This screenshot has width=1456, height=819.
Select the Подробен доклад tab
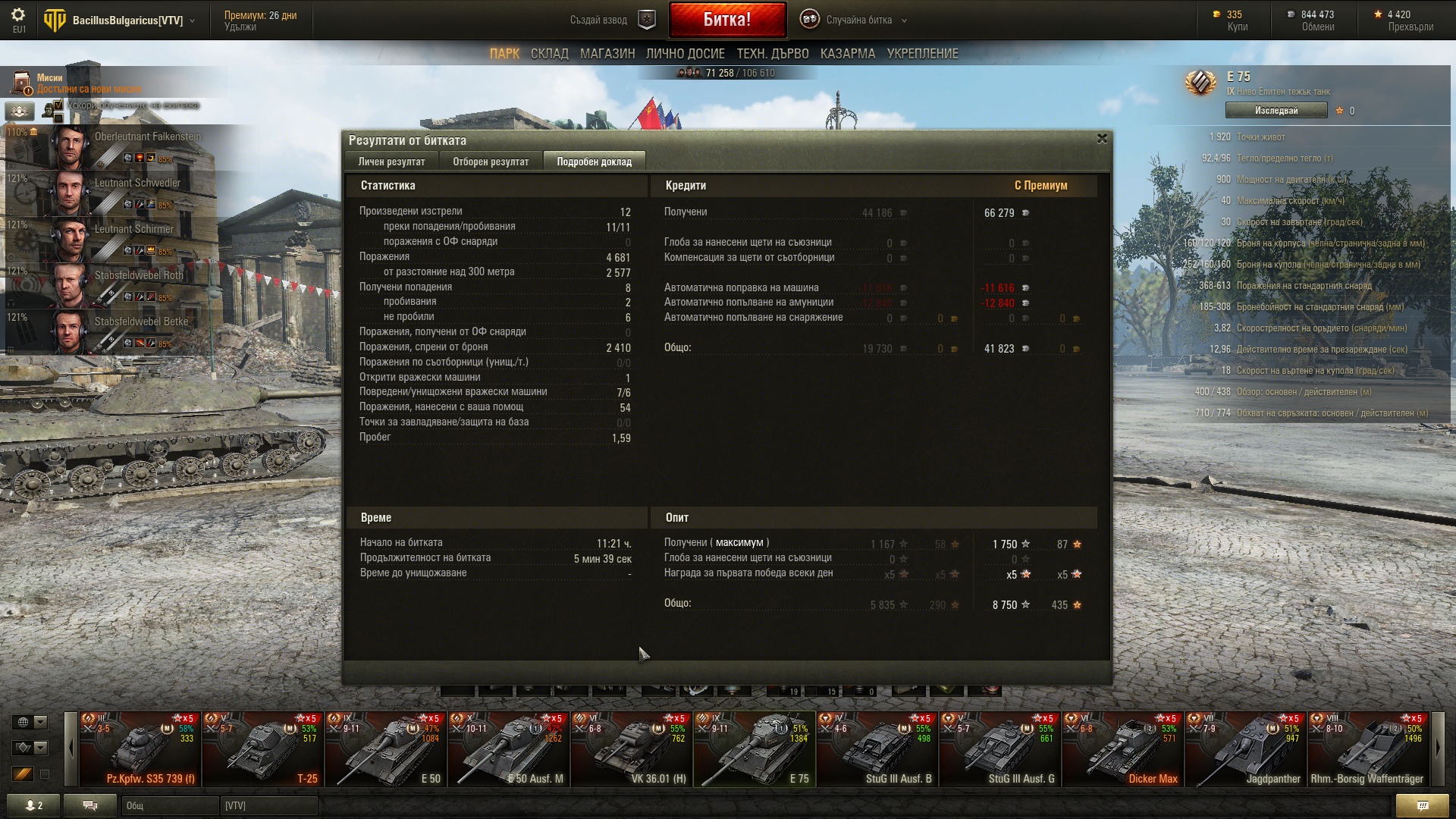point(594,162)
